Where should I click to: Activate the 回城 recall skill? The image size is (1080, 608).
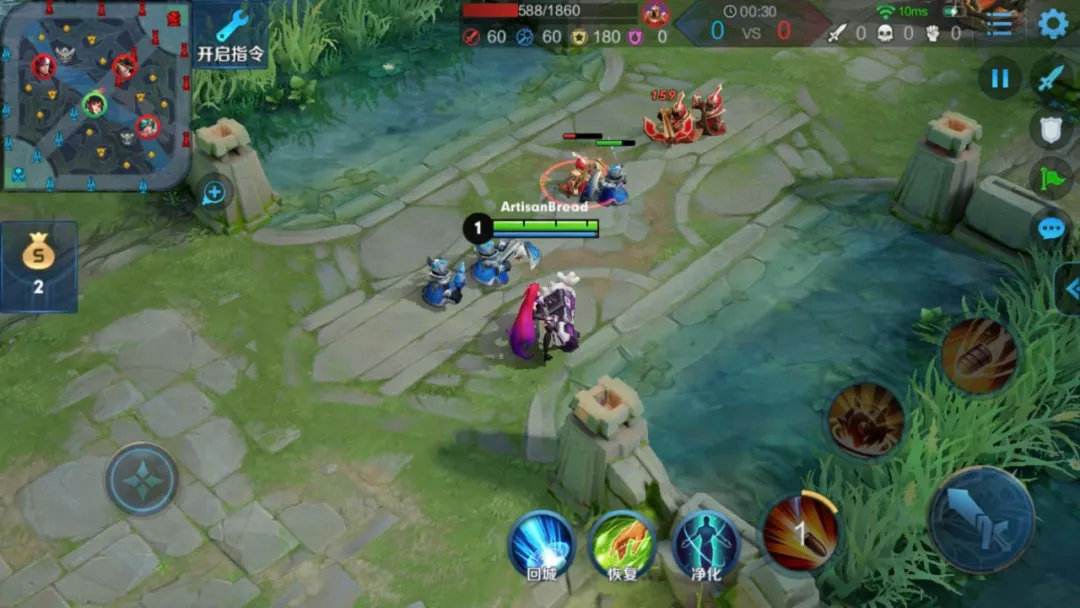coord(540,545)
